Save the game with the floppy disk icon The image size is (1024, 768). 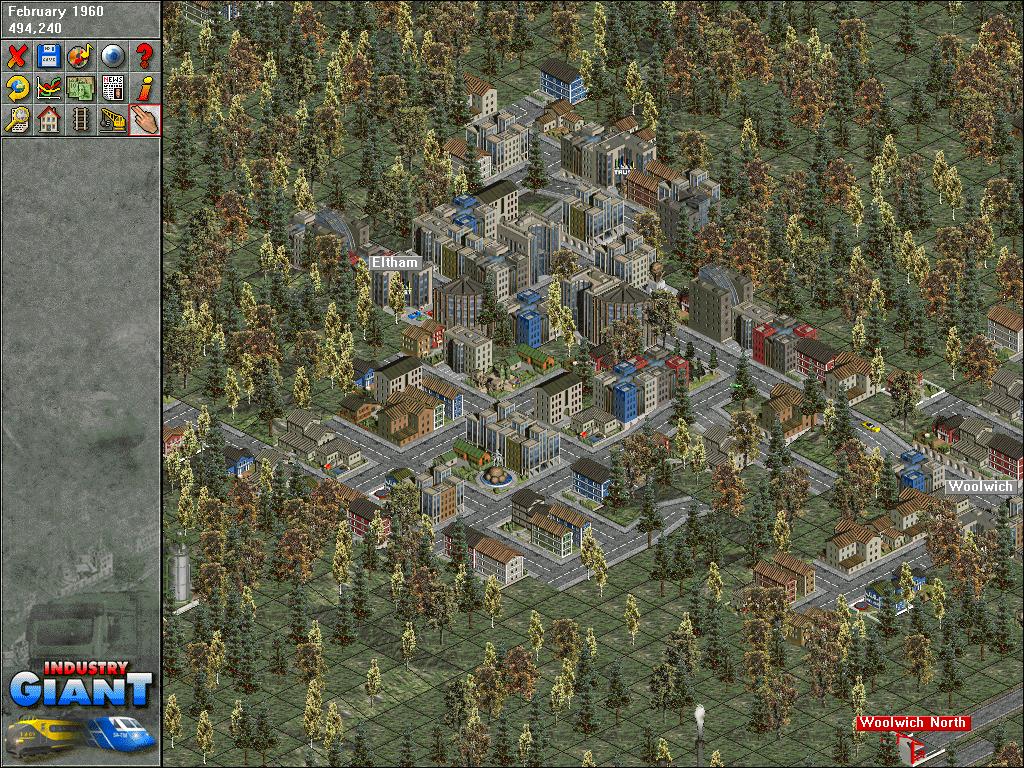49,56
